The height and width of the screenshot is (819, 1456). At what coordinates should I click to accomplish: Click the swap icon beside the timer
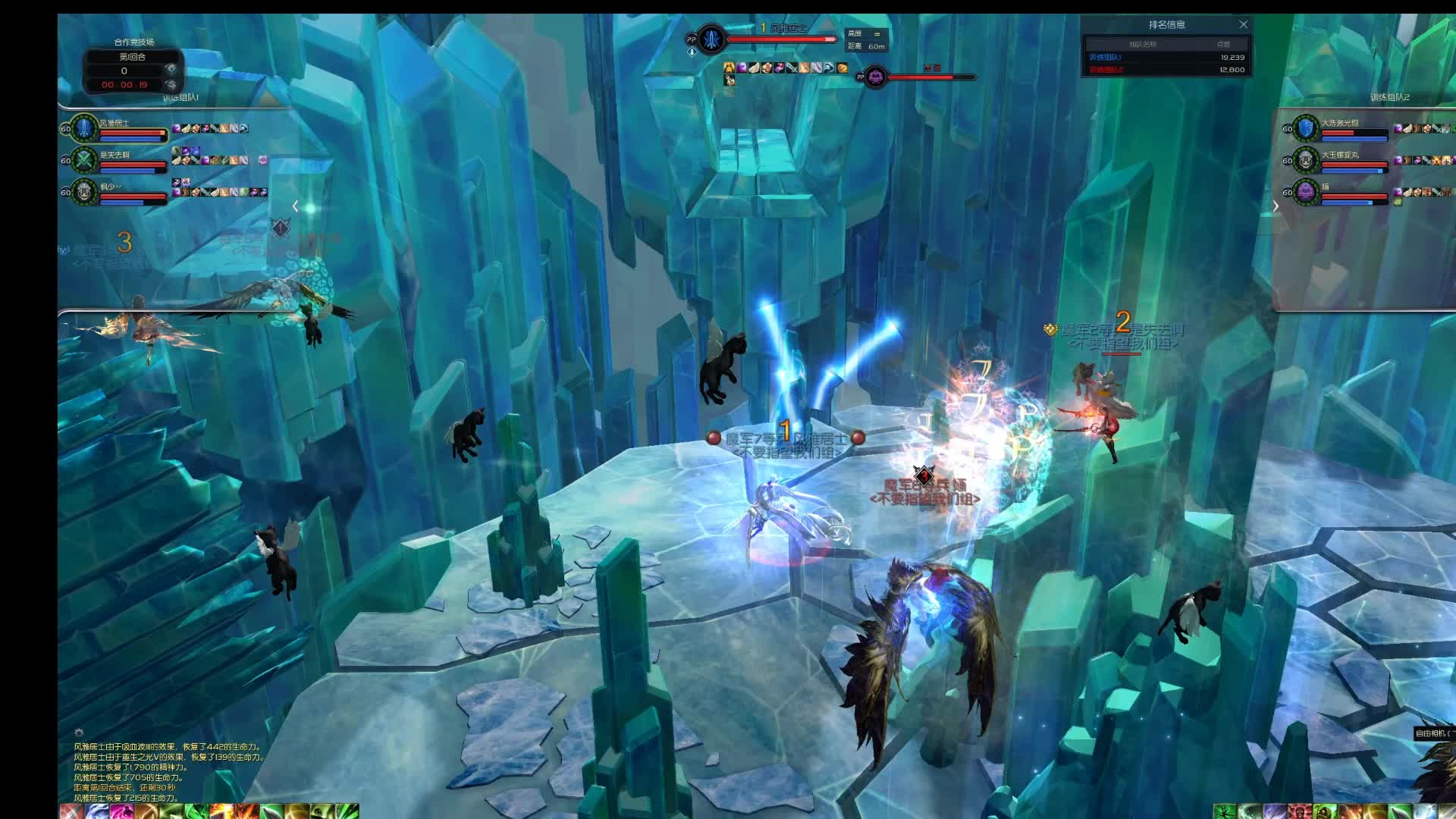coord(171,85)
